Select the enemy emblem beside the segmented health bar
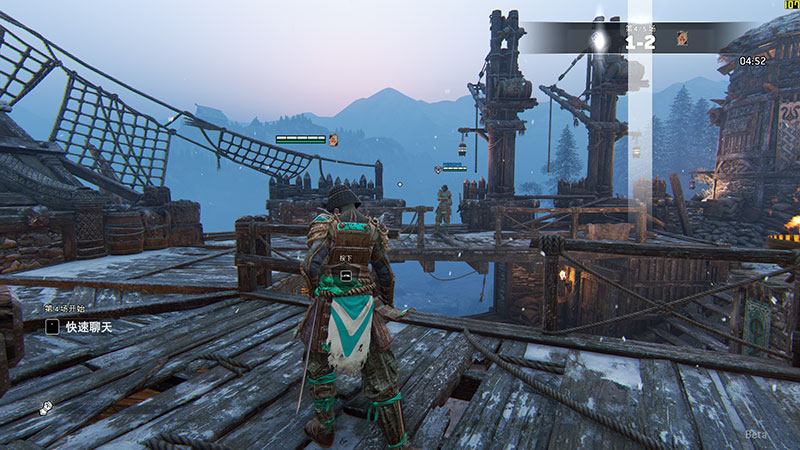The image size is (800, 450). click(x=333, y=140)
